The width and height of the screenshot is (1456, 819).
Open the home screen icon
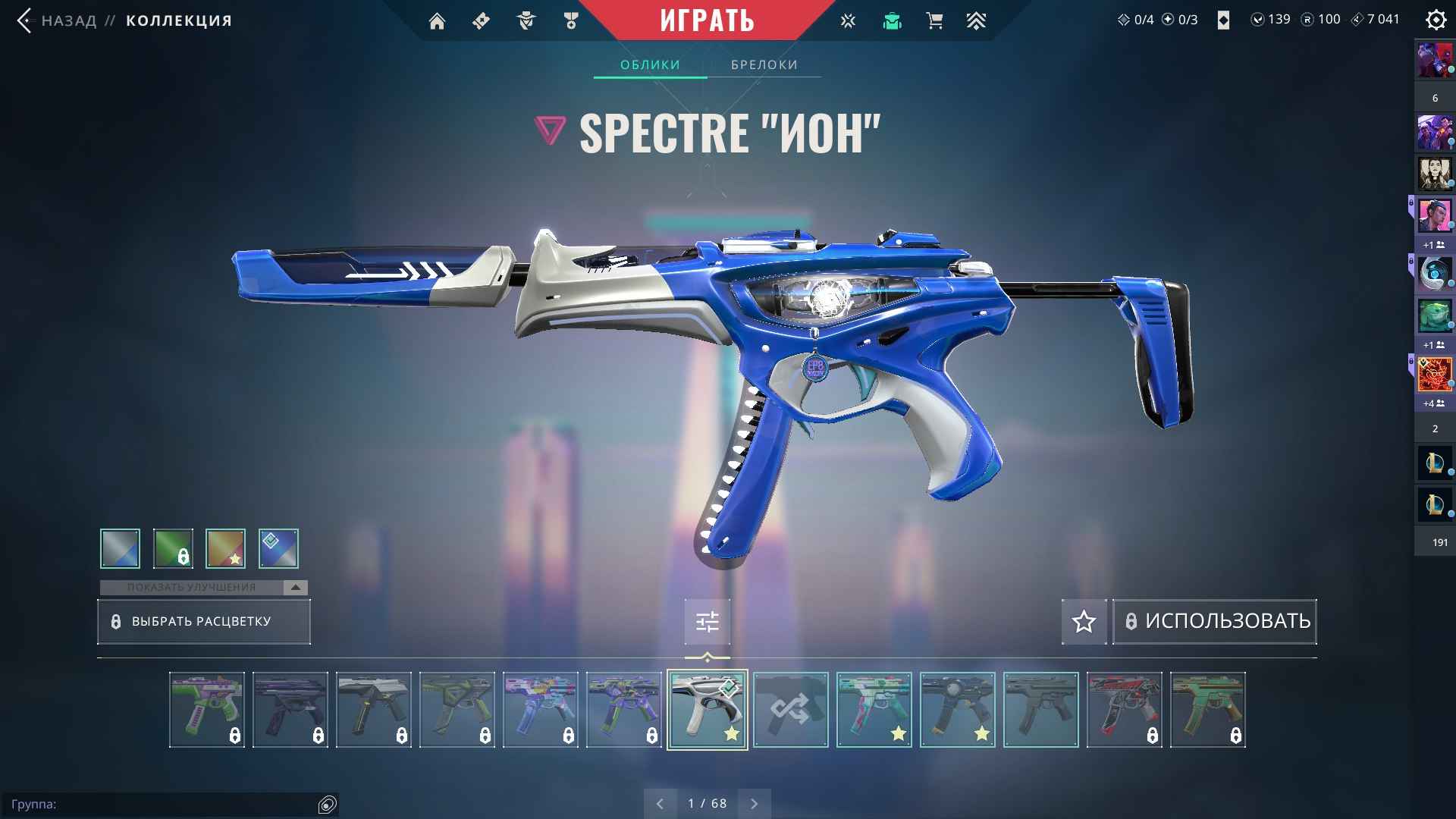click(x=437, y=21)
